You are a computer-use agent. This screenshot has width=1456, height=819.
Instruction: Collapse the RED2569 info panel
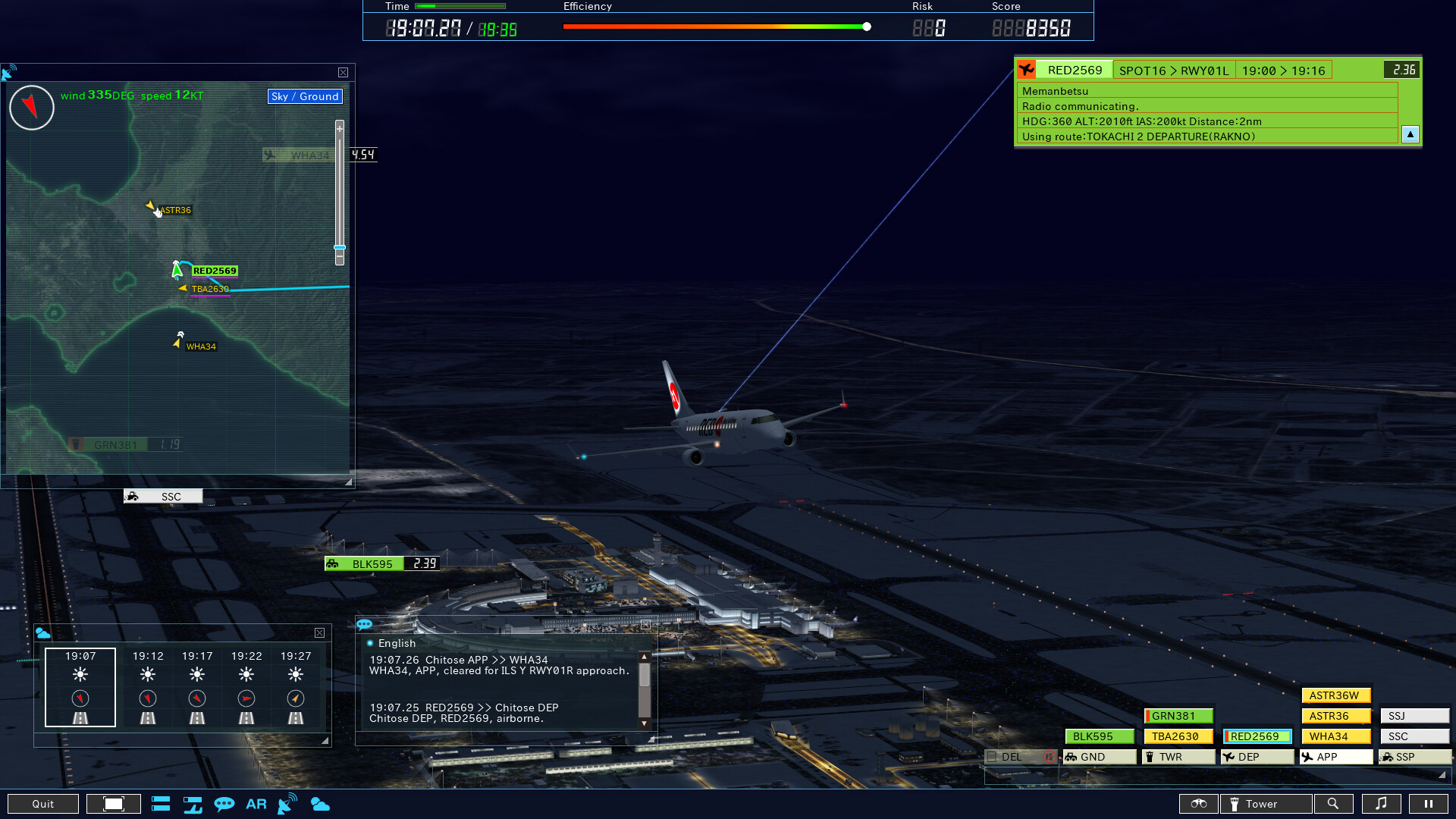(1410, 134)
